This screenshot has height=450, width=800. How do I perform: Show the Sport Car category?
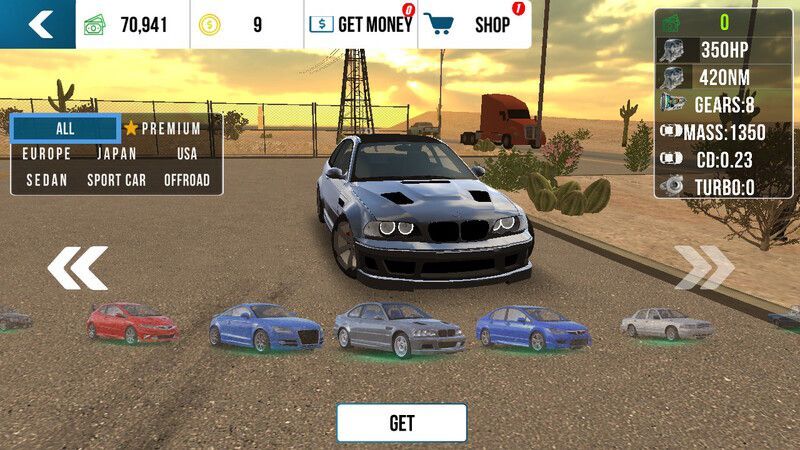[x=117, y=180]
